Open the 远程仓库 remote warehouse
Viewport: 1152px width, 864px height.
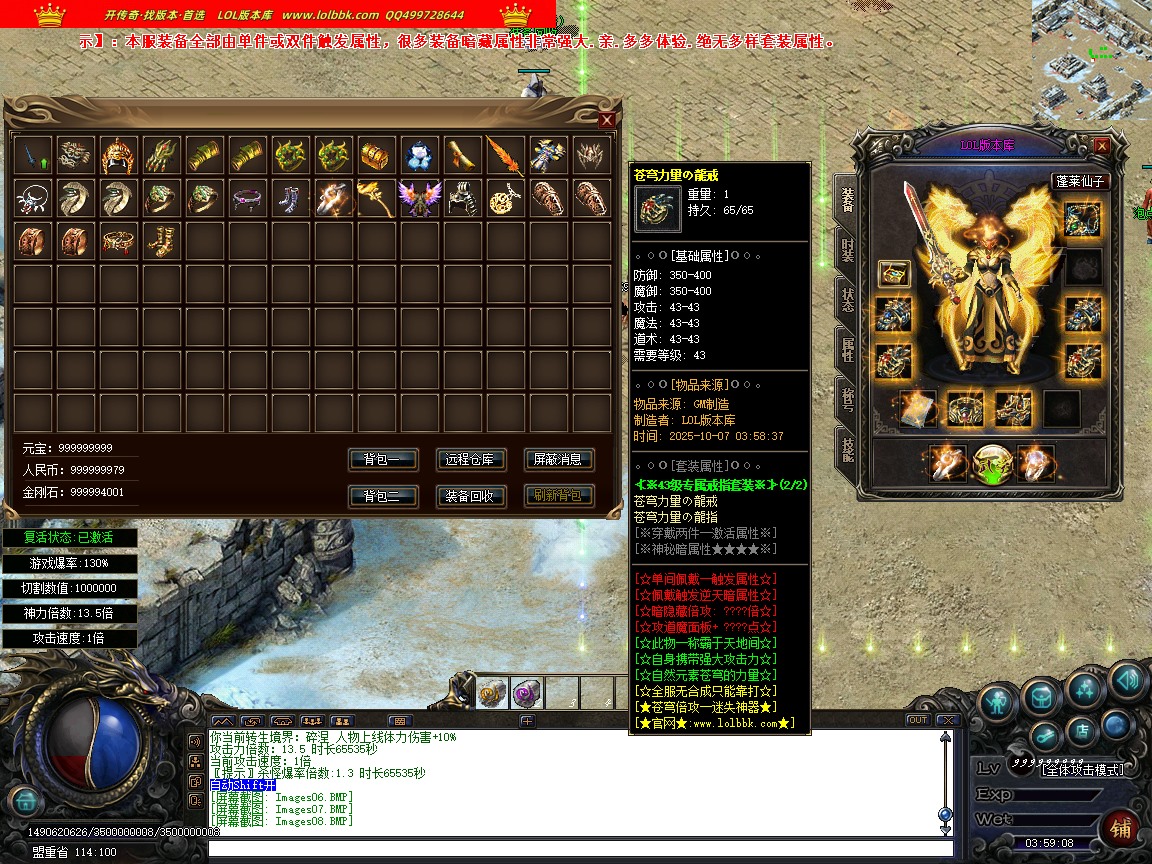[x=471, y=460]
